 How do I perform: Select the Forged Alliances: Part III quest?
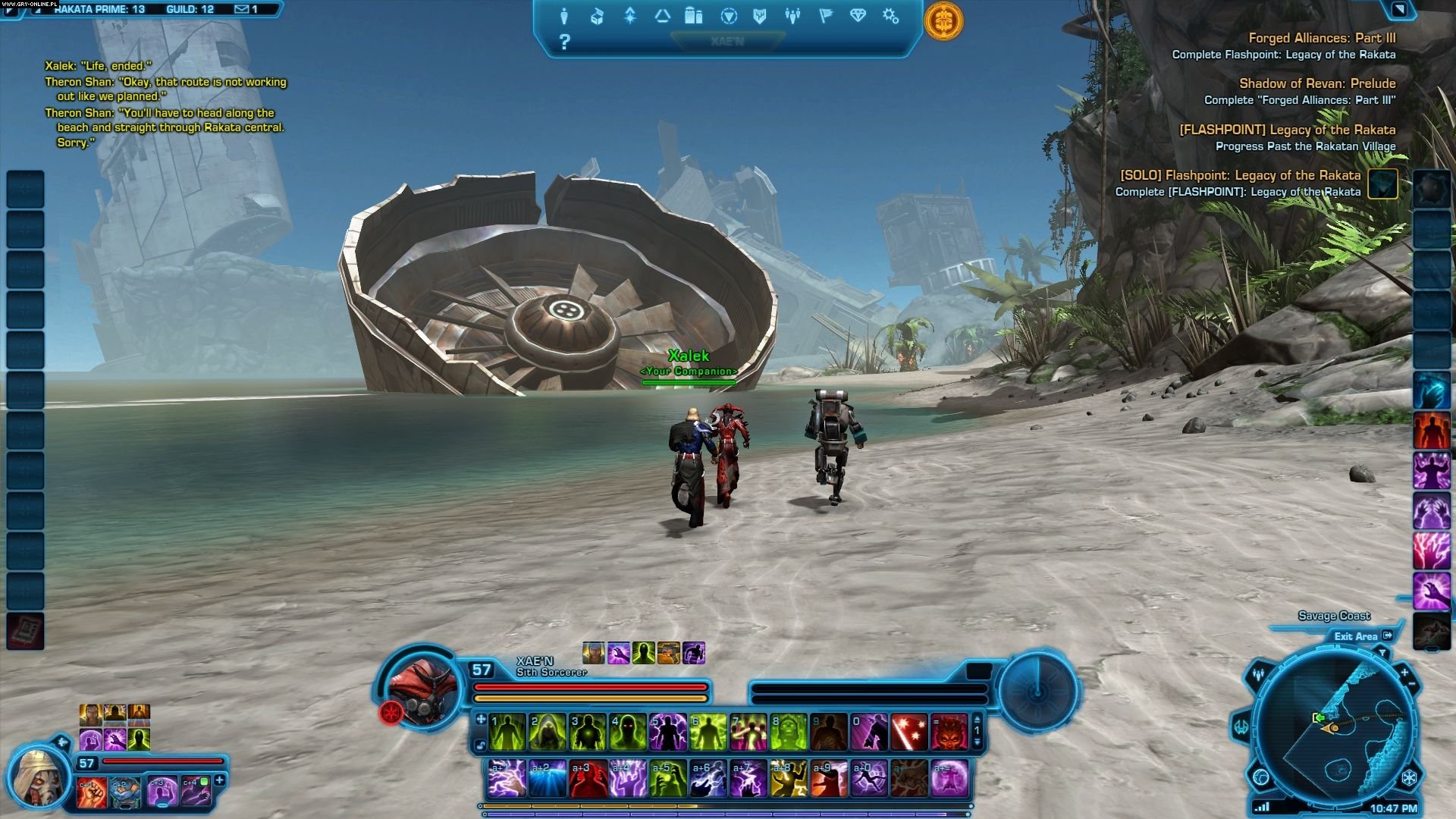pos(1322,38)
